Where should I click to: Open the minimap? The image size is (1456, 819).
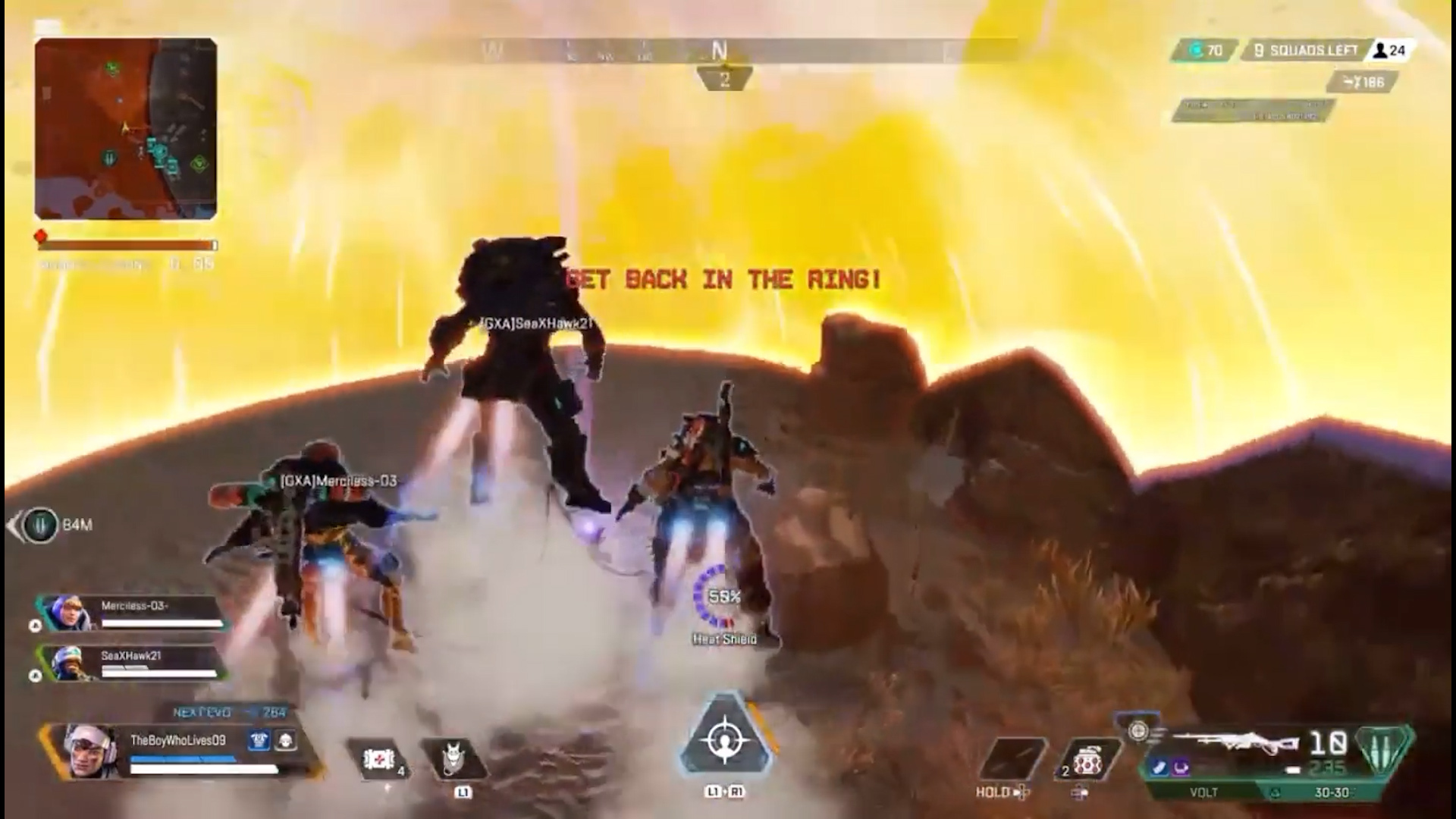point(126,129)
